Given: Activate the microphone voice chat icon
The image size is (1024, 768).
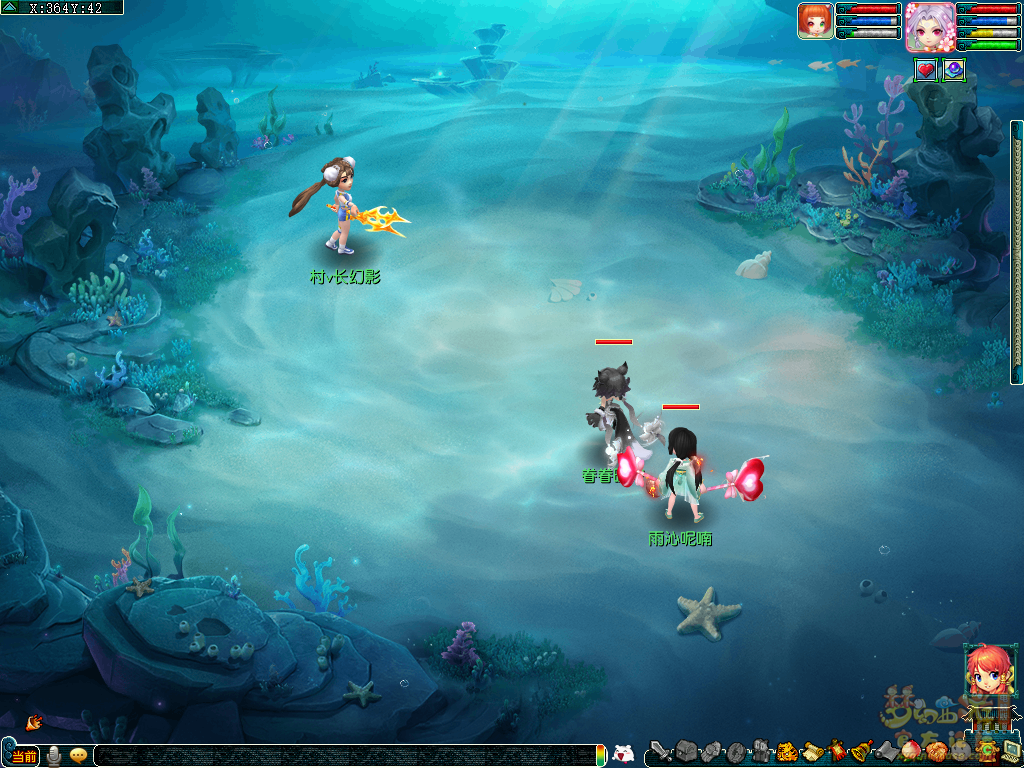Looking at the screenshot, I should coord(53,756).
